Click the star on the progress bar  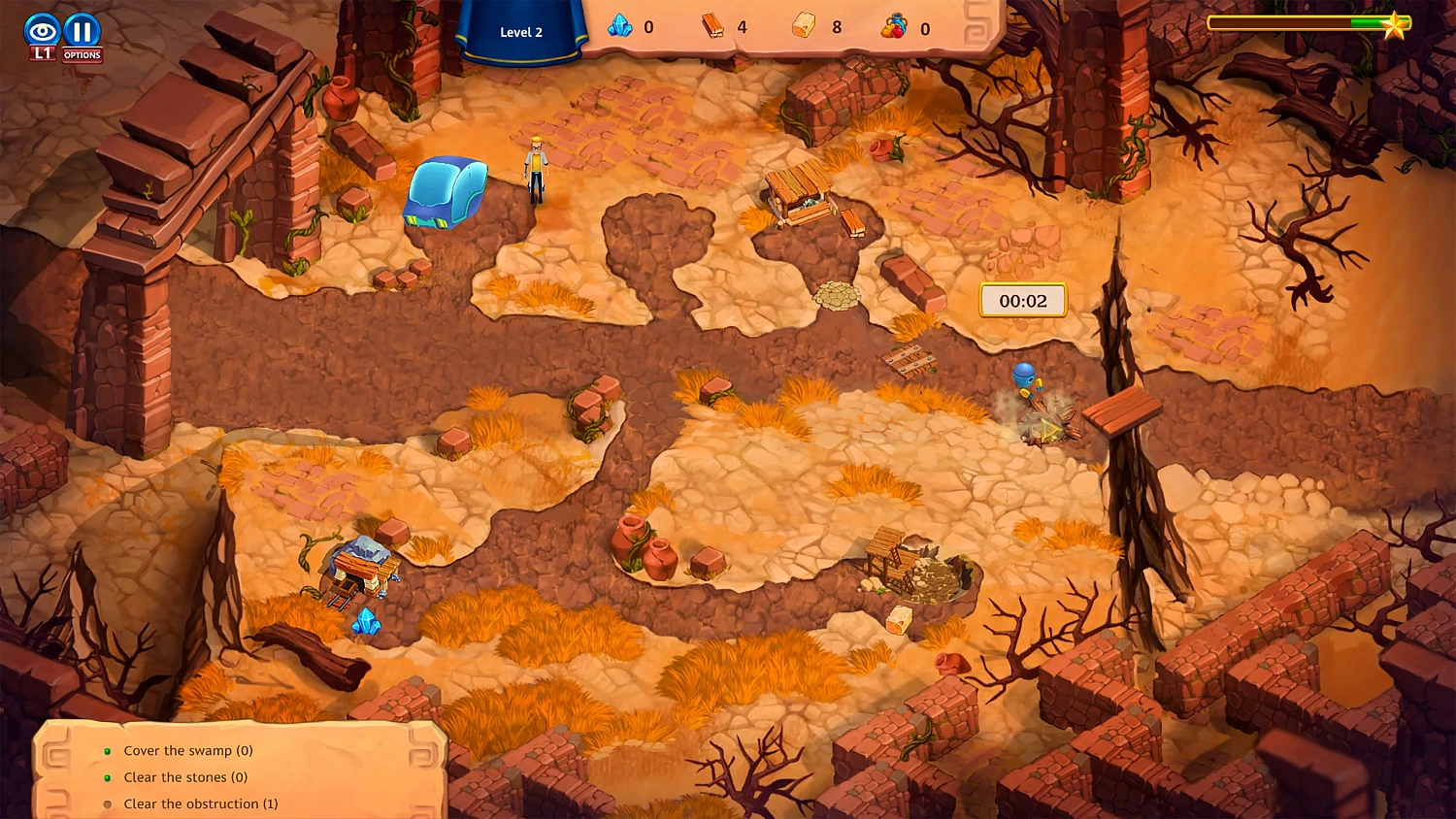[1395, 25]
